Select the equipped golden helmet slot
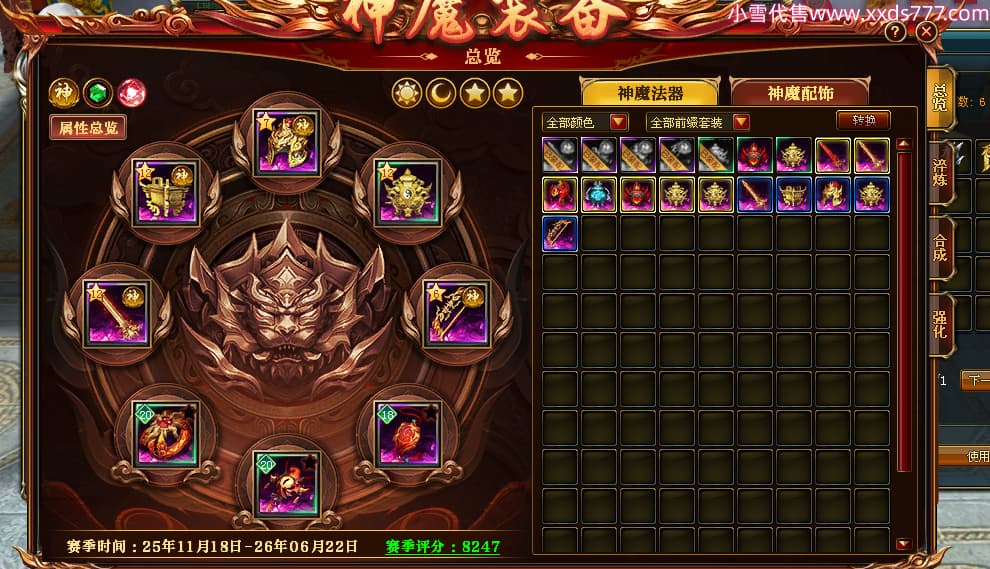Viewport: 990px width, 569px height. 286,144
